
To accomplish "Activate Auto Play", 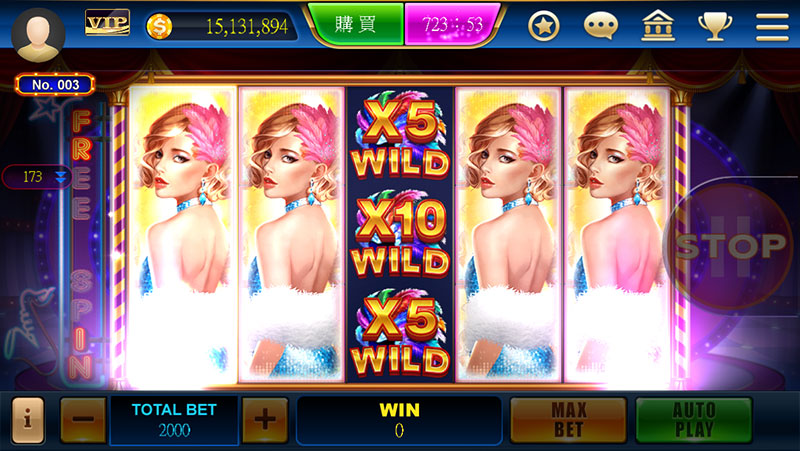I will [x=693, y=420].
